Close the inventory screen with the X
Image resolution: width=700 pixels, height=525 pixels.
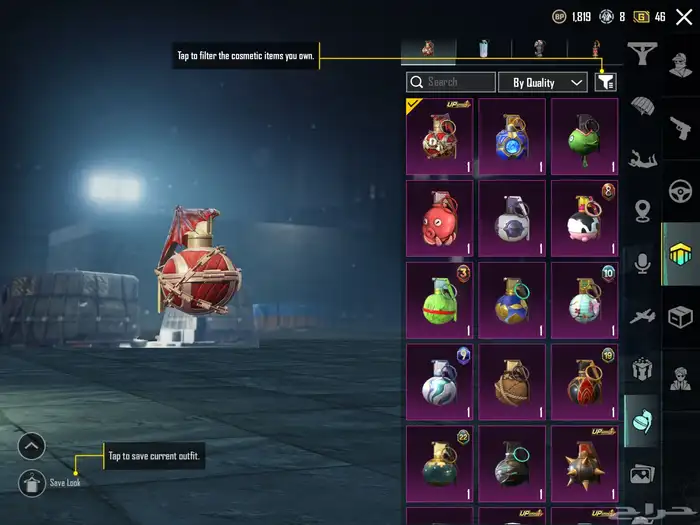click(684, 17)
